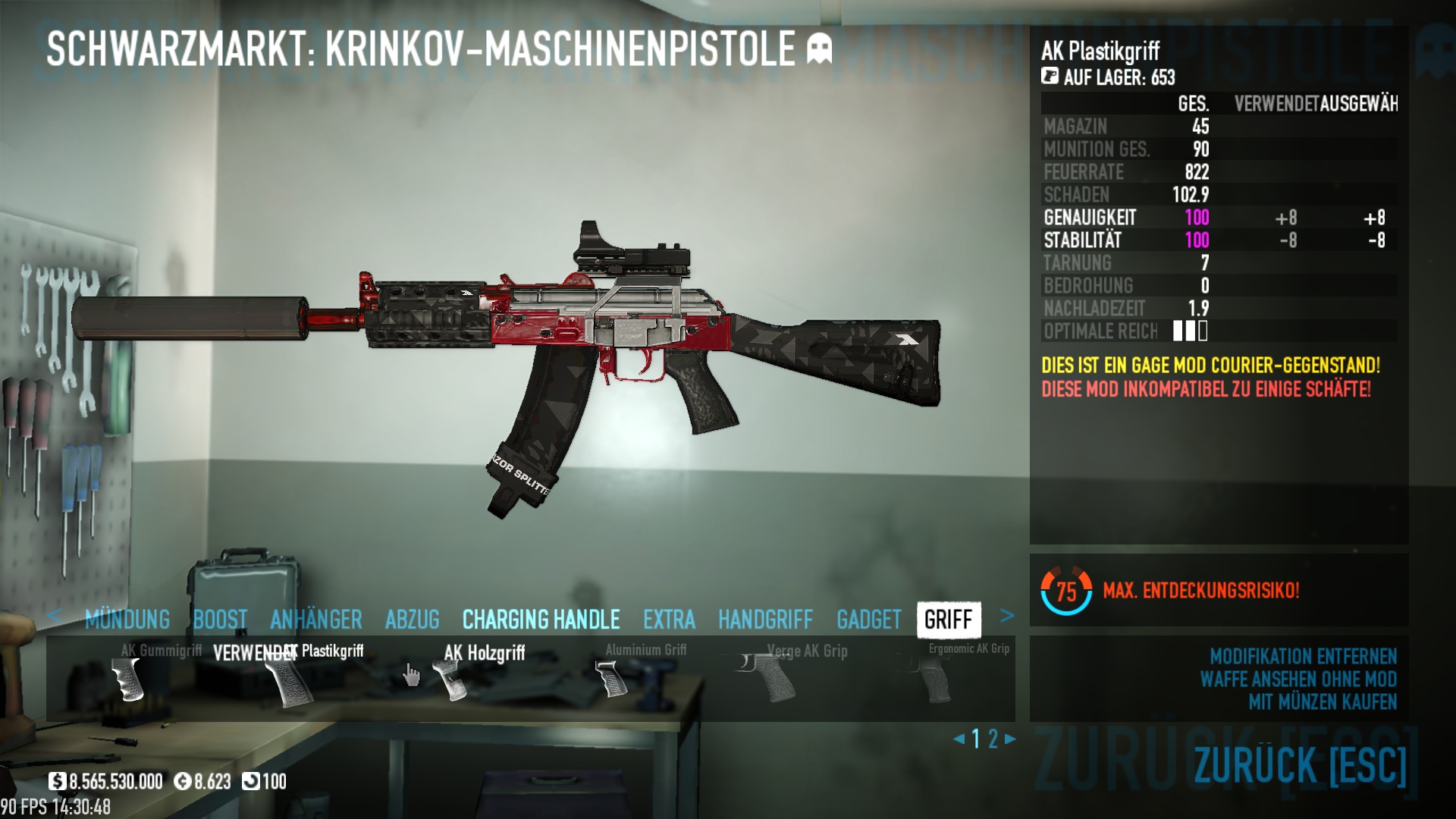Open the Boost modification tab
Viewport: 1456px width, 819px height.
[x=220, y=620]
